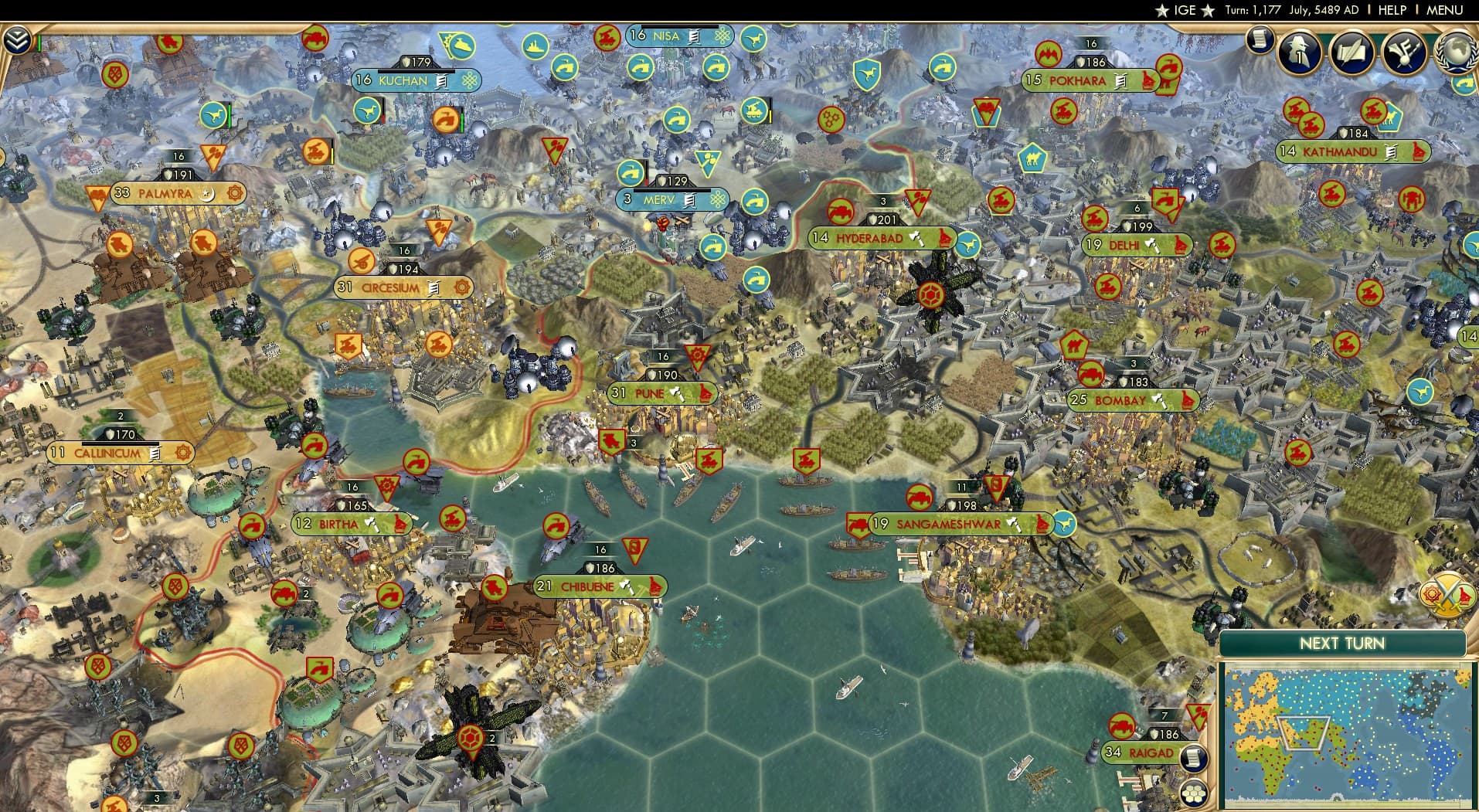Click the production gear on Circesium's banner
The height and width of the screenshot is (812, 1479).
point(463,287)
